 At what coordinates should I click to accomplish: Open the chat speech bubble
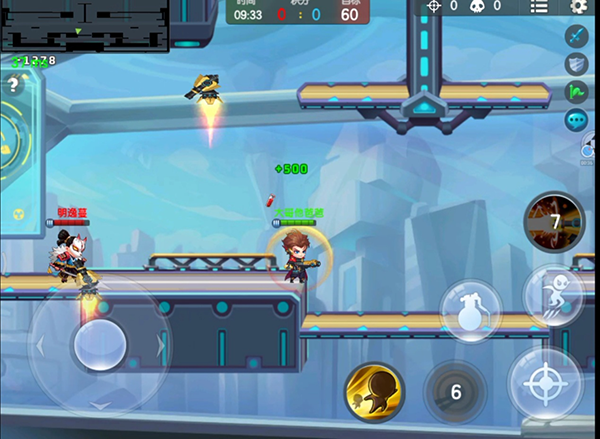coord(576,121)
